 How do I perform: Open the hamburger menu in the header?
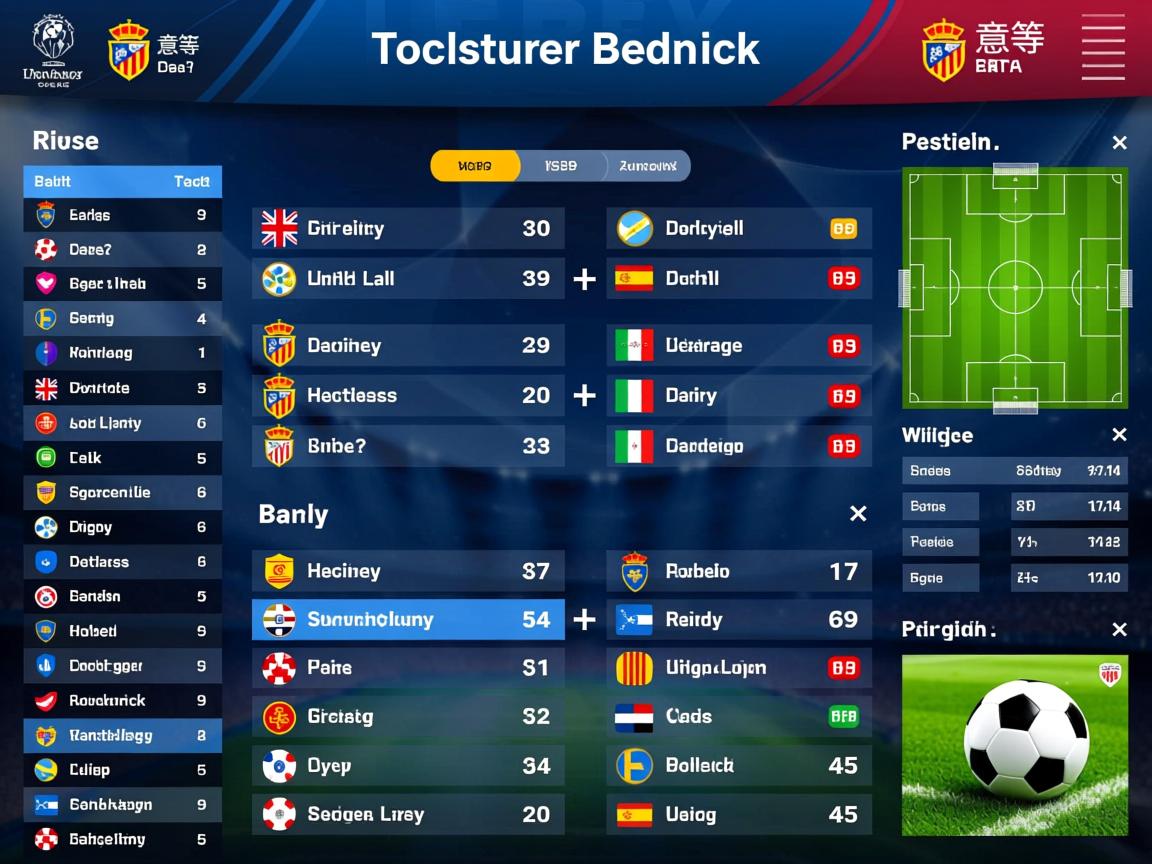coord(1103,47)
